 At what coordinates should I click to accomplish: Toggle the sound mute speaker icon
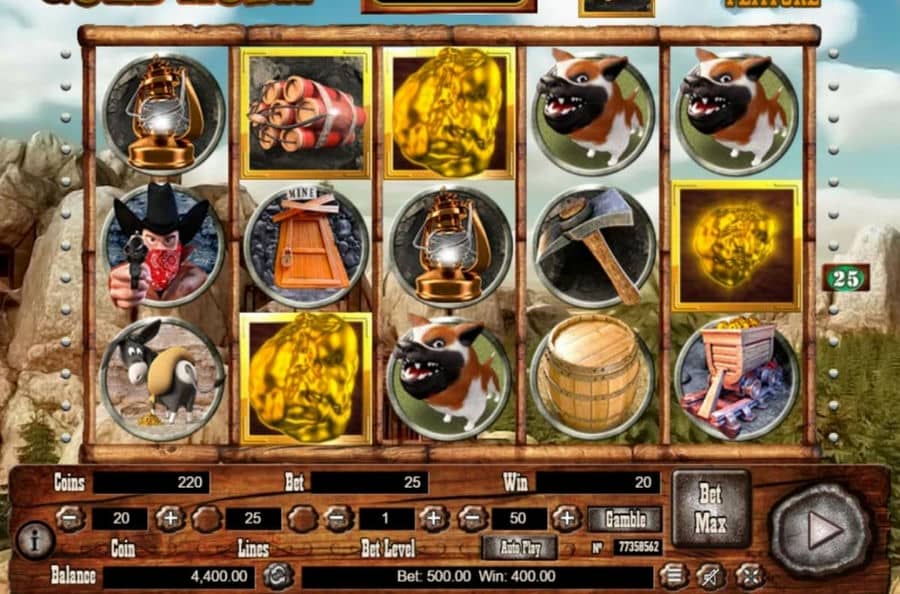click(712, 576)
